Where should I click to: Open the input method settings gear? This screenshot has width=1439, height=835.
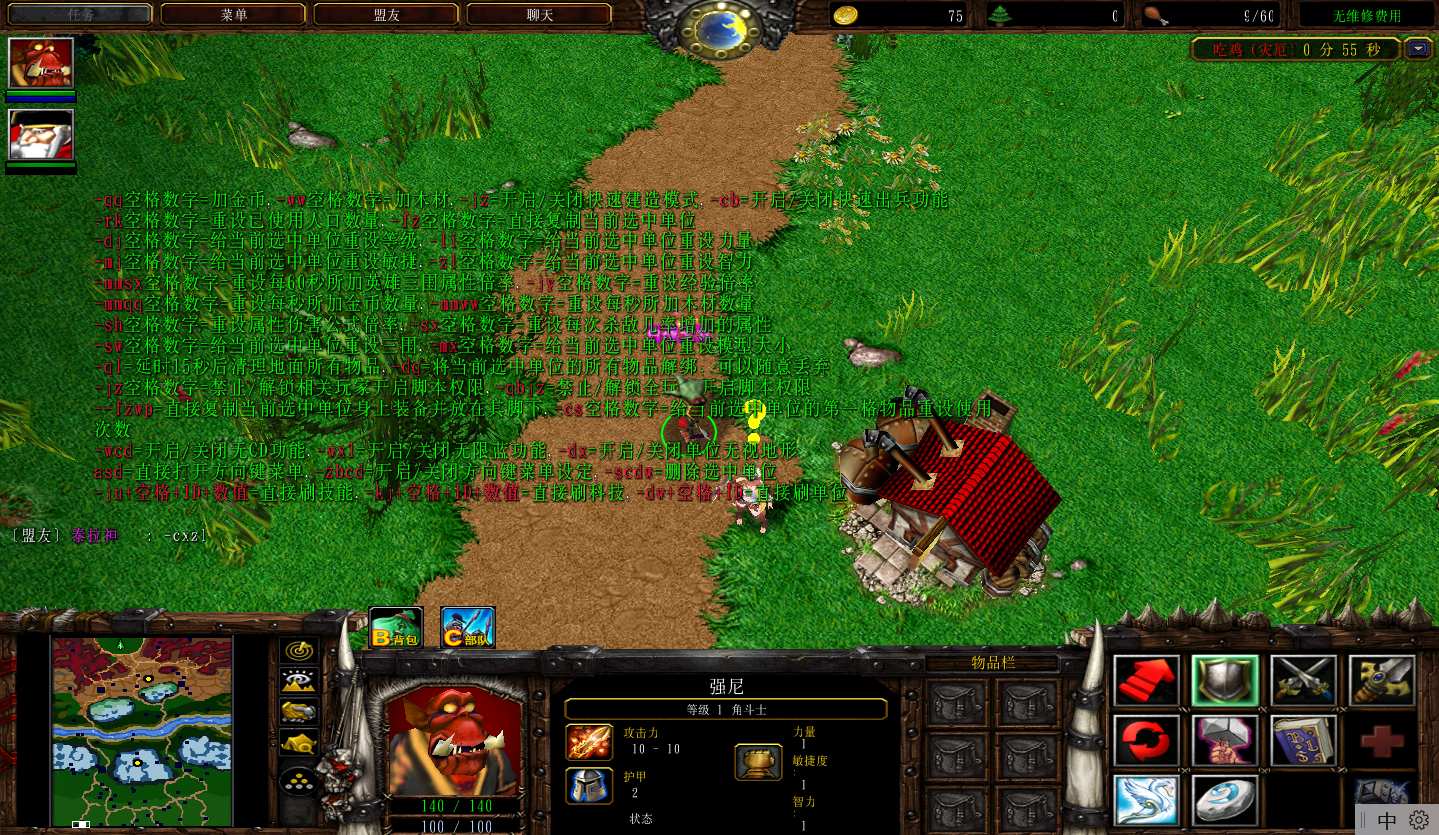point(1419,820)
